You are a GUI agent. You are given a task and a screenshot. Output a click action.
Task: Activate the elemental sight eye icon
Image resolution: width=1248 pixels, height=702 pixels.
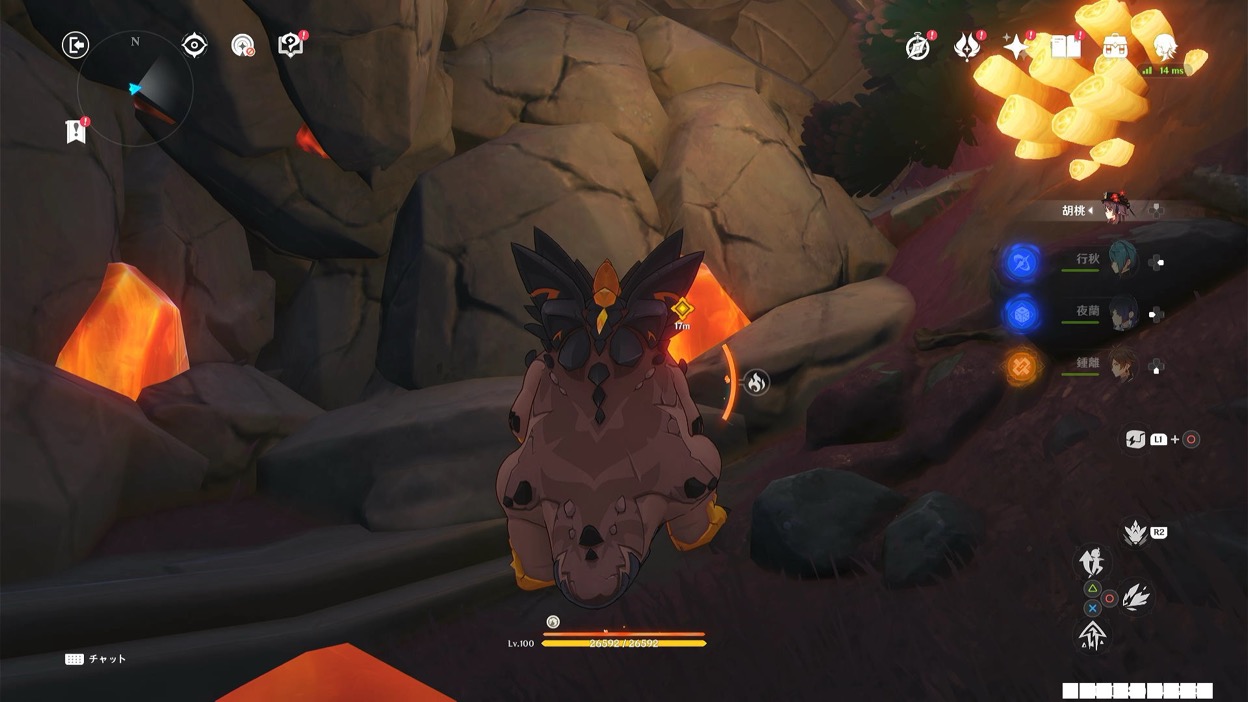pyautogui.click(x=194, y=45)
